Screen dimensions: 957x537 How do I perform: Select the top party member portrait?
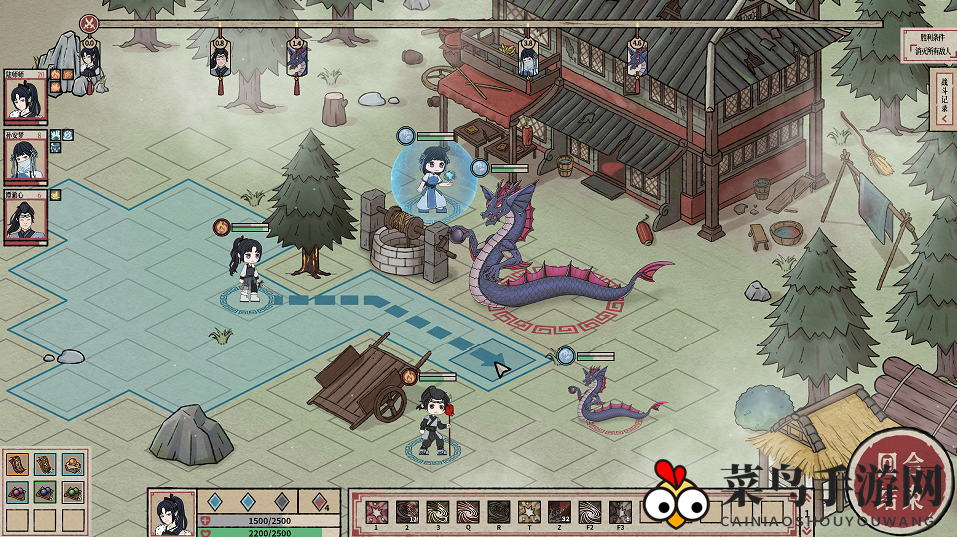(26, 100)
